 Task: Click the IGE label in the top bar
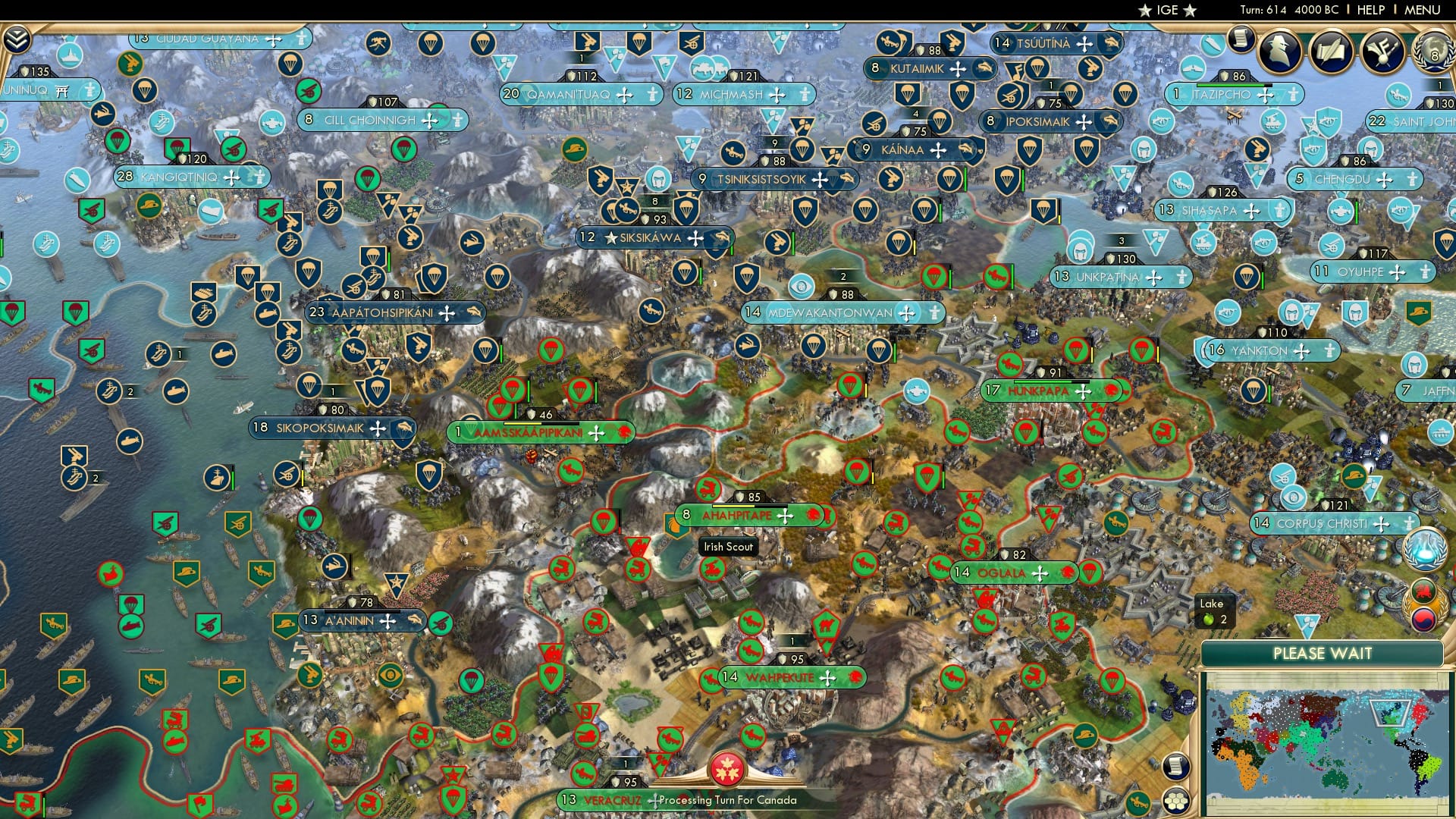tap(1169, 10)
